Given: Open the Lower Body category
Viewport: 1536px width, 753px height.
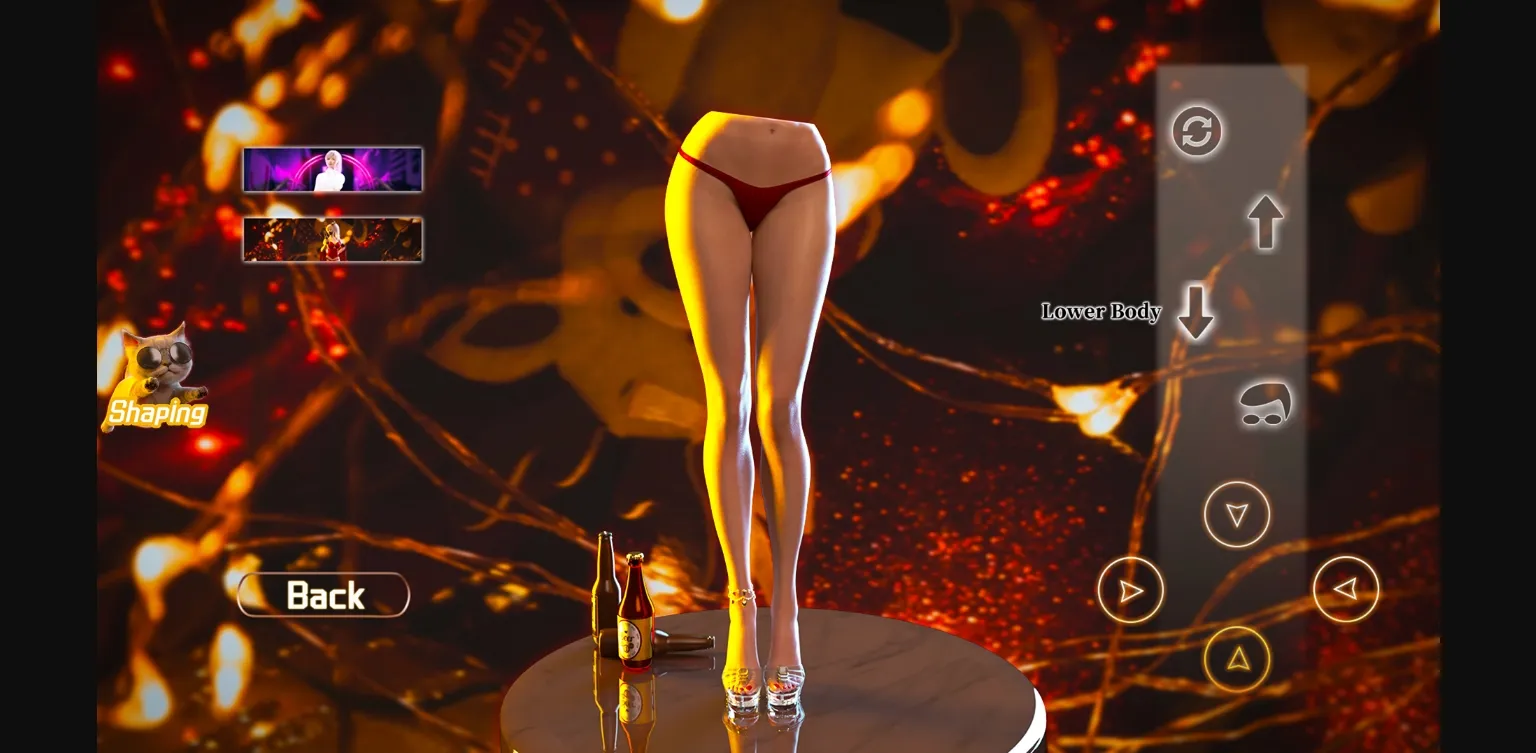Looking at the screenshot, I should 1101,313.
